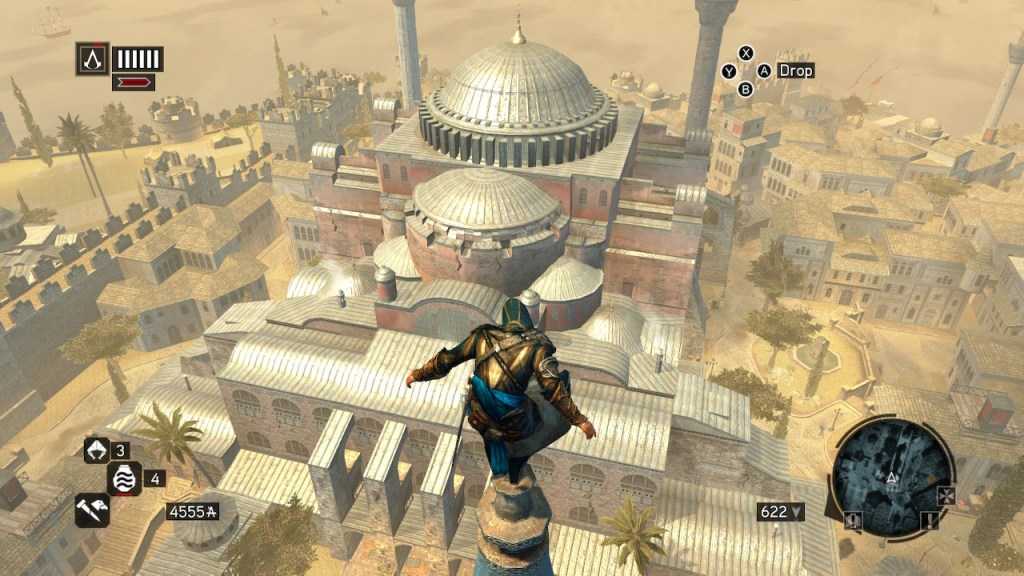Image resolution: width=1024 pixels, height=576 pixels.
Task: Select the exclamation mark marker on minimap
Action: click(x=929, y=519)
